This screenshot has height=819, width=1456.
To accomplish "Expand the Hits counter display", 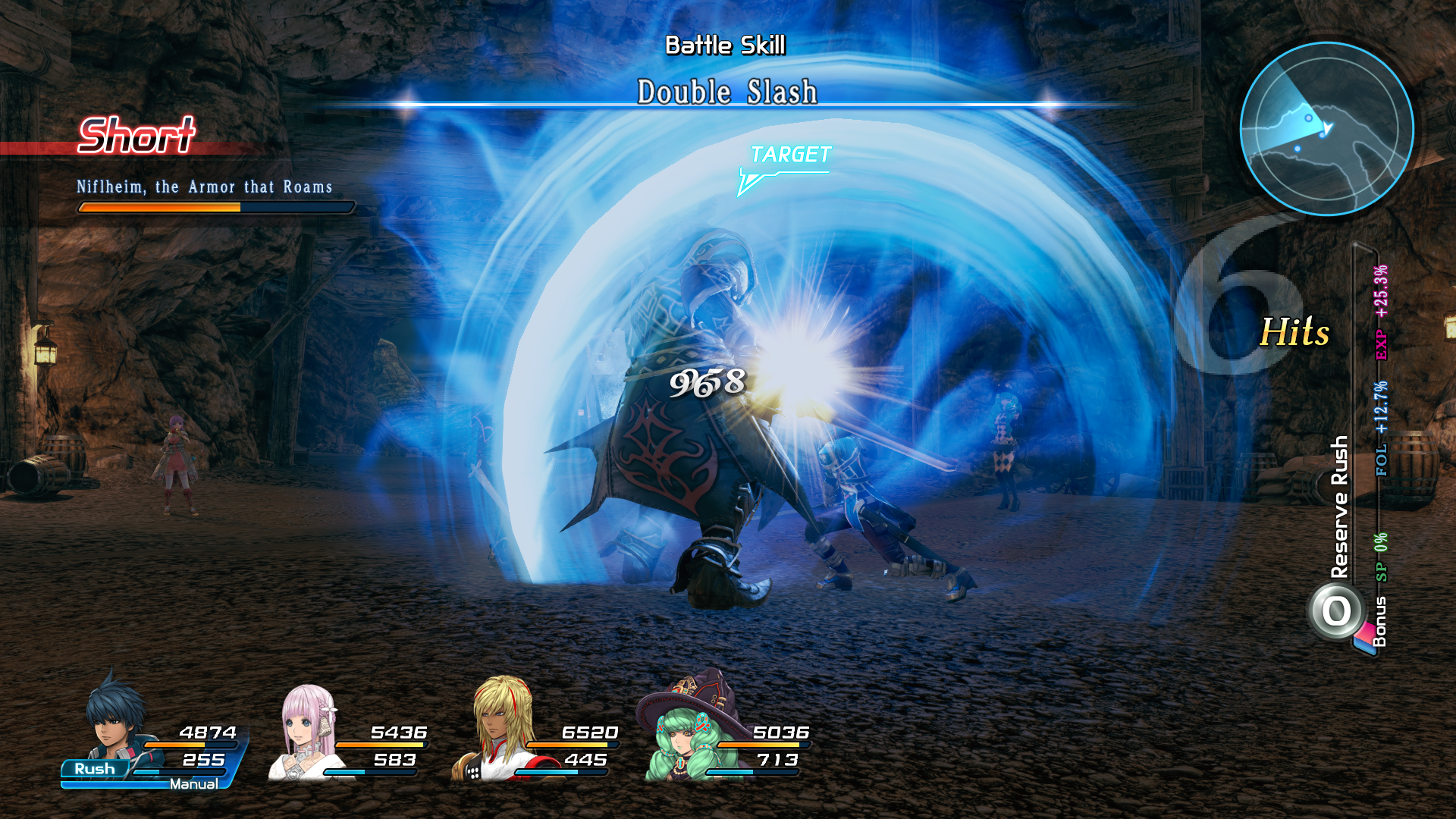I will pyautogui.click(x=1293, y=330).
